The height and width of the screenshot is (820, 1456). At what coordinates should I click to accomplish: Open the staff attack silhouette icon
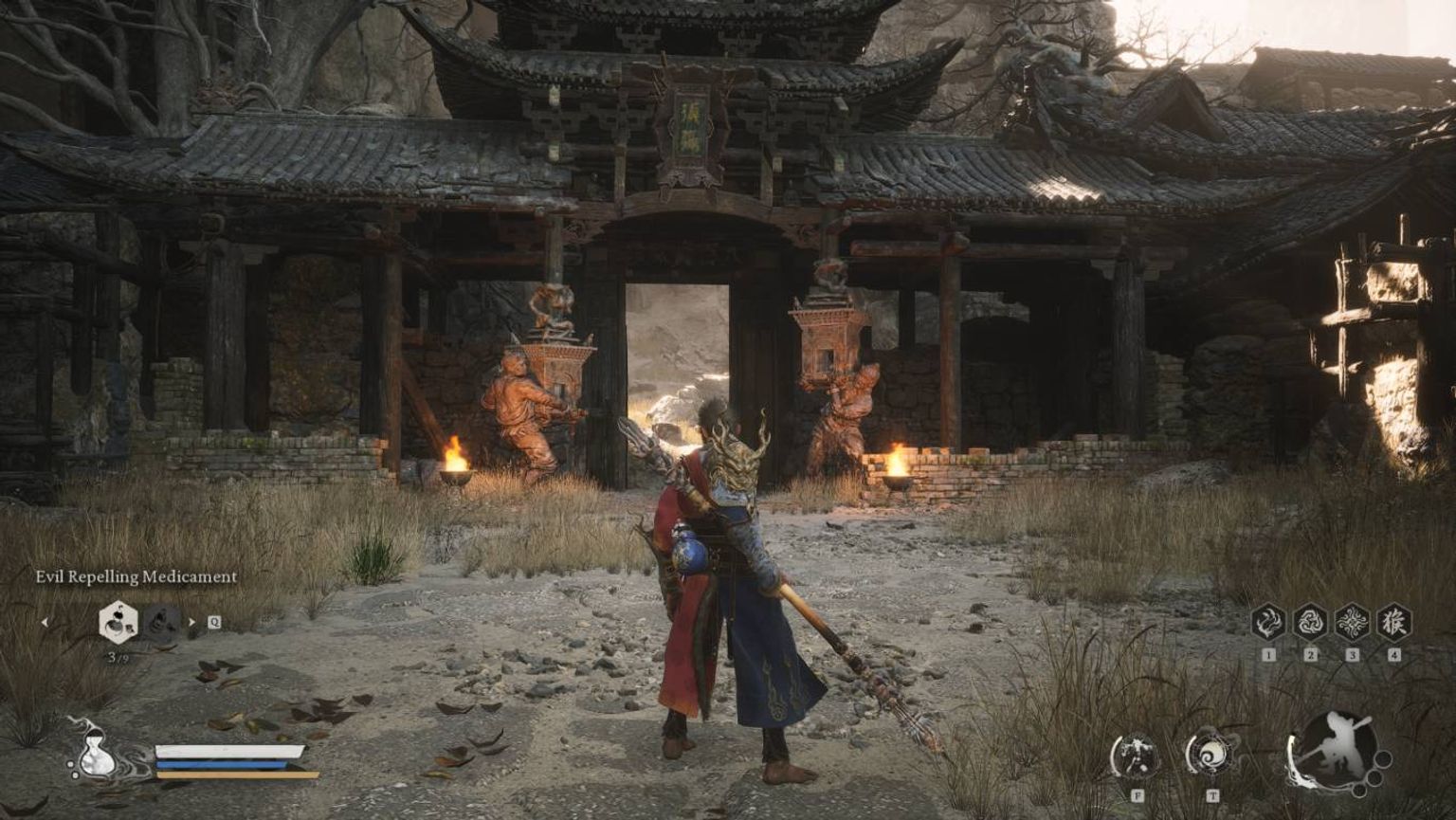pos(1338,748)
